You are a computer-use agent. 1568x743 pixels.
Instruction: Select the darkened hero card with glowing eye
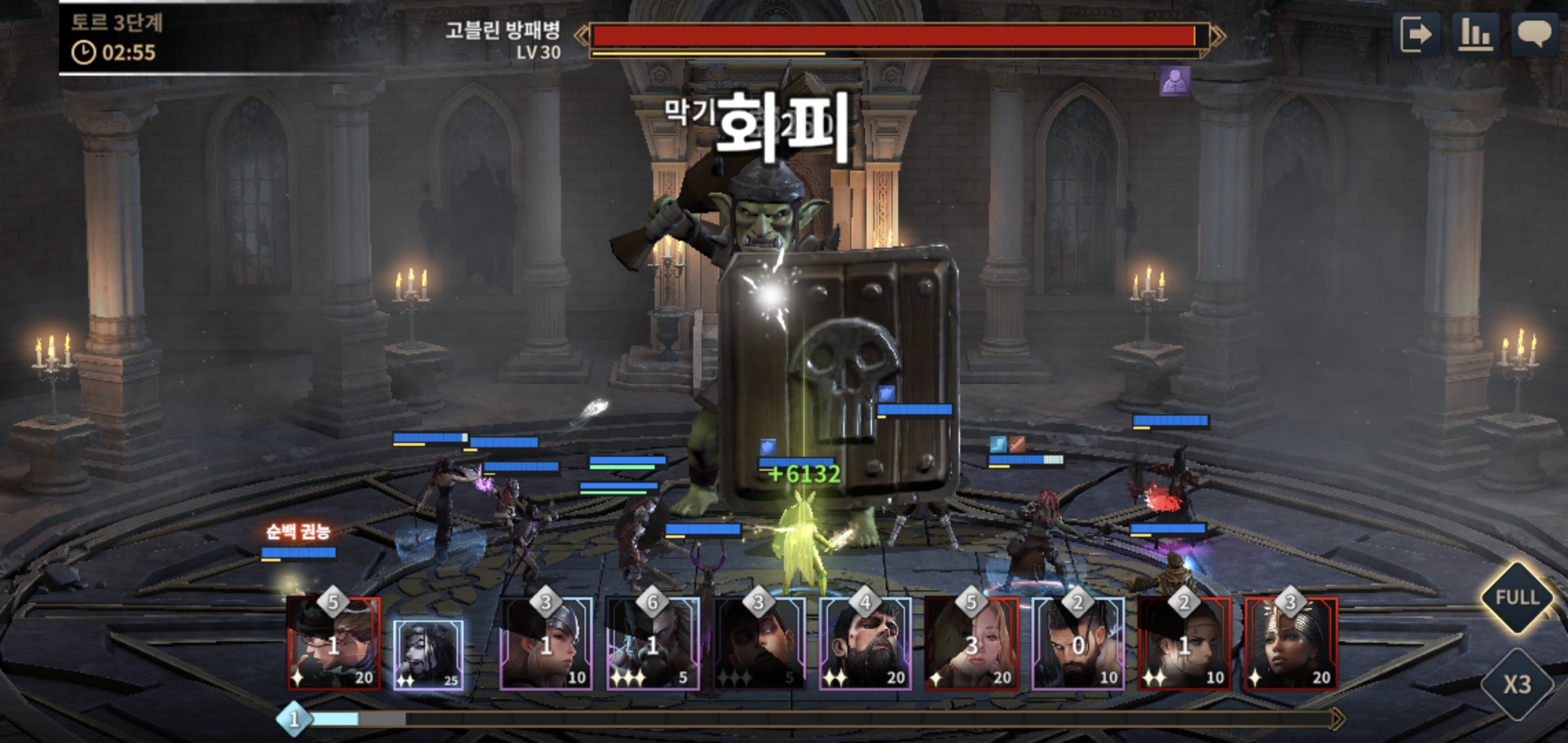pyautogui.click(x=759, y=643)
